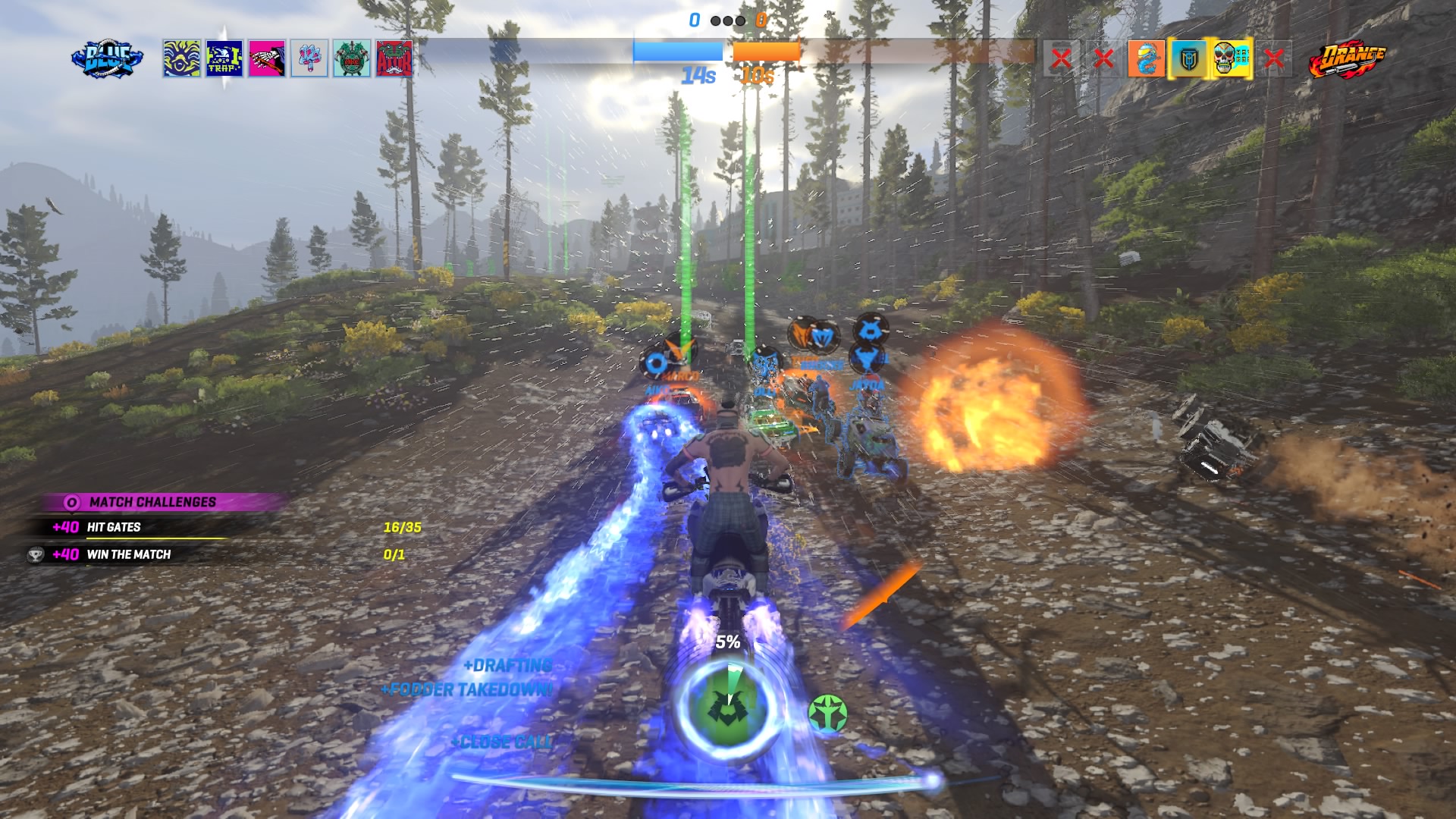Pick the blue mushroom cloud player emblem
Image resolution: width=1456 pixels, height=819 pixels.
(309, 59)
